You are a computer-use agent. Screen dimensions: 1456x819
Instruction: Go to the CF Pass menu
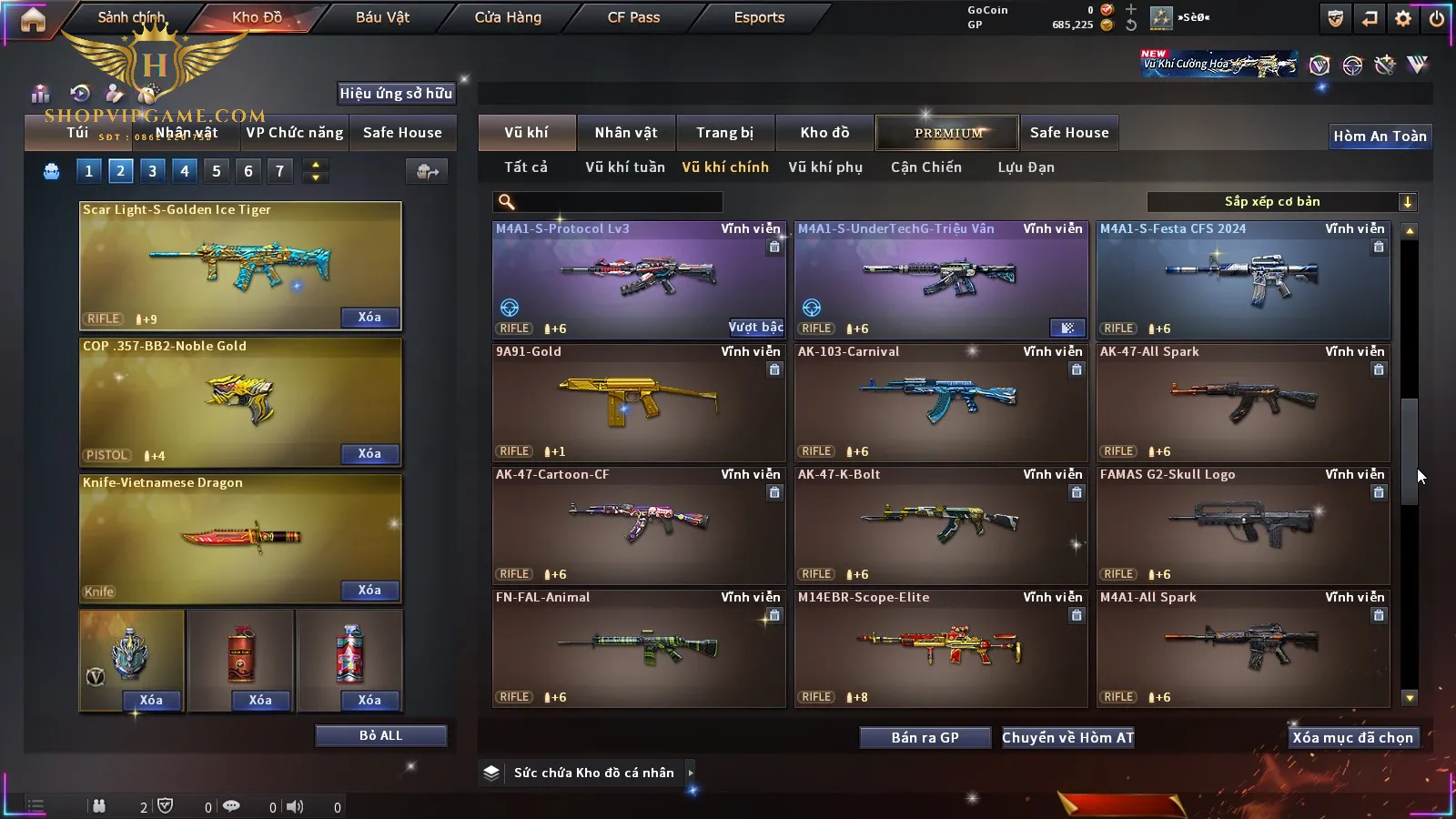click(633, 17)
